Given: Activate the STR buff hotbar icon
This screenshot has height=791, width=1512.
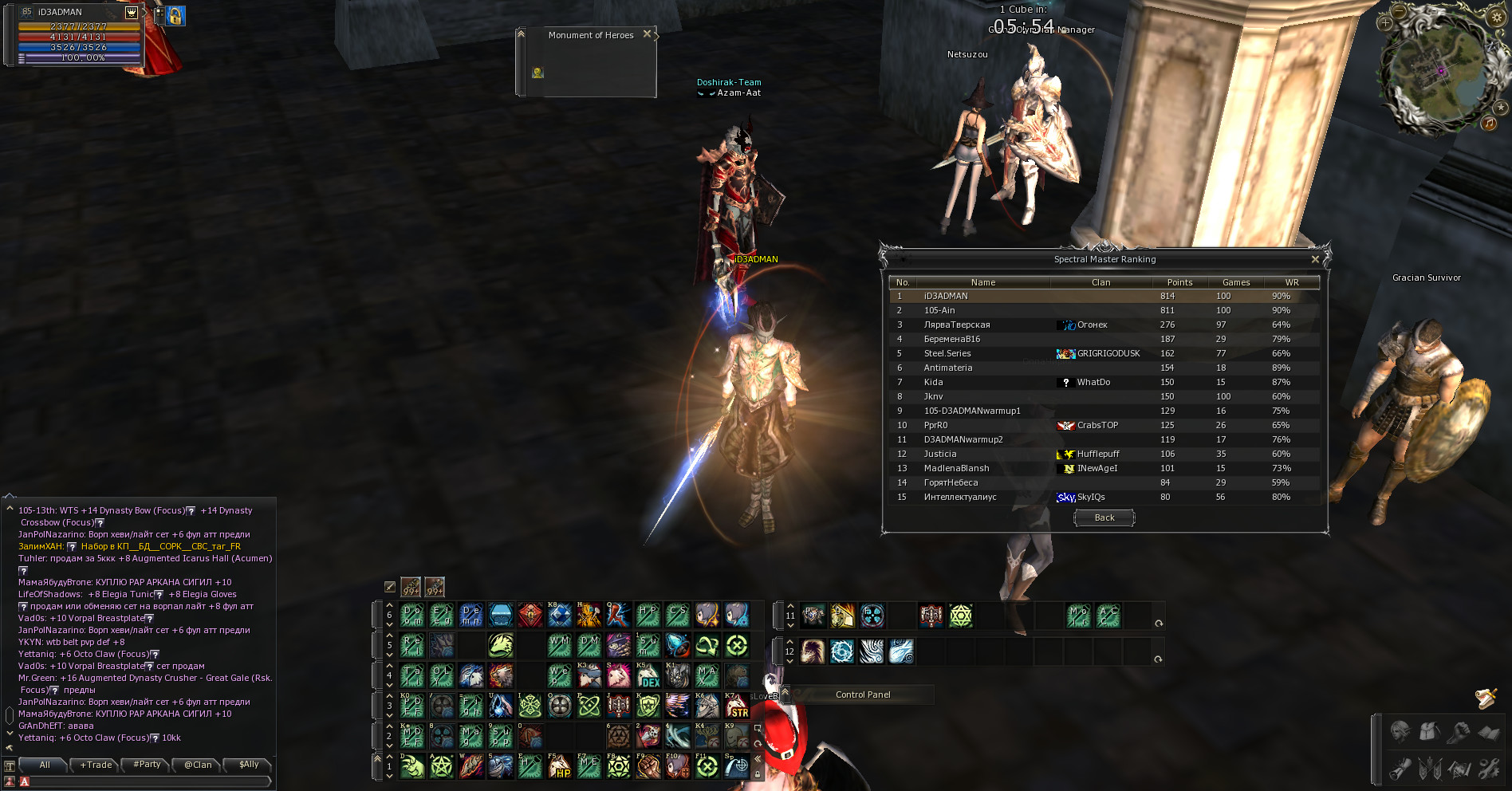Looking at the screenshot, I should coord(737,706).
